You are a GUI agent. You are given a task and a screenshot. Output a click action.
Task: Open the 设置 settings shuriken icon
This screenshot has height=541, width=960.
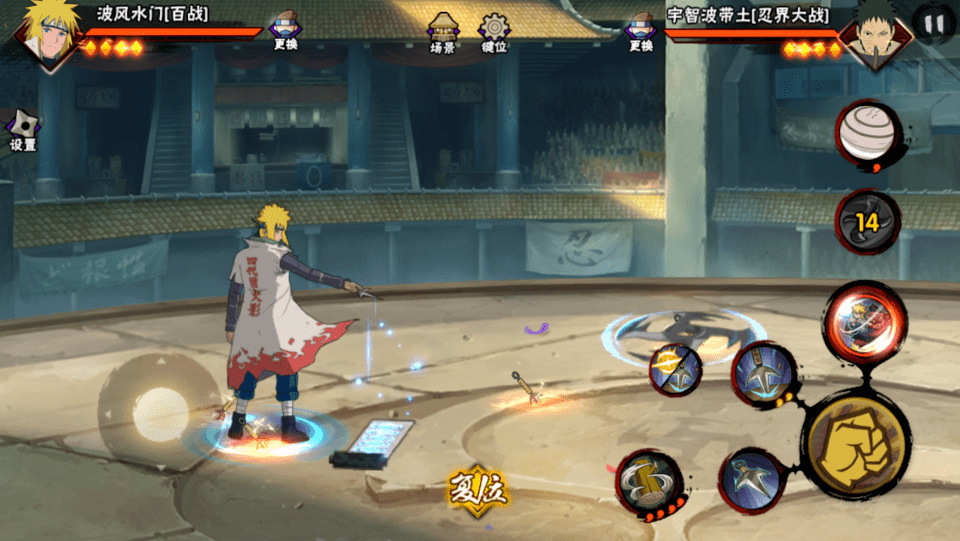point(22,128)
